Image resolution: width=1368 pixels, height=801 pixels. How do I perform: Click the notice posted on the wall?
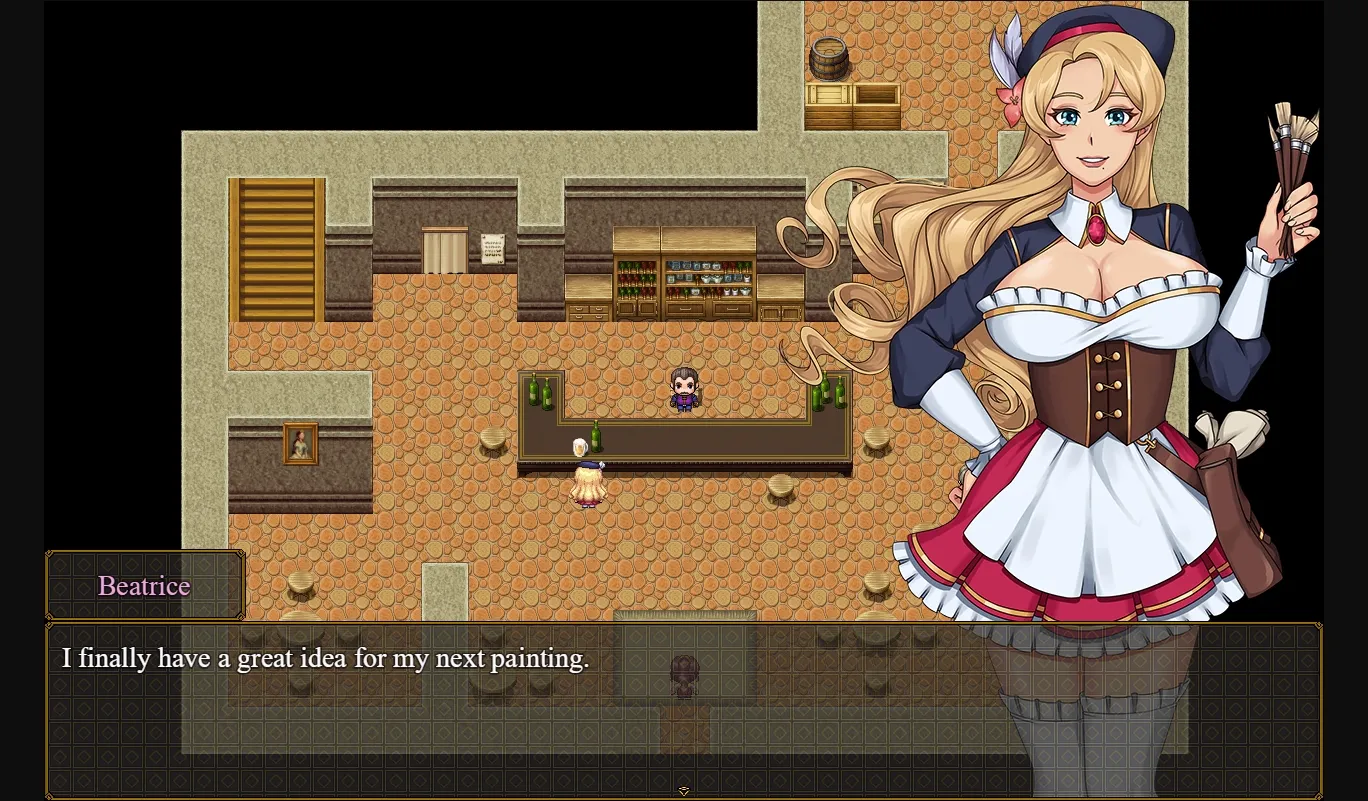click(x=492, y=248)
